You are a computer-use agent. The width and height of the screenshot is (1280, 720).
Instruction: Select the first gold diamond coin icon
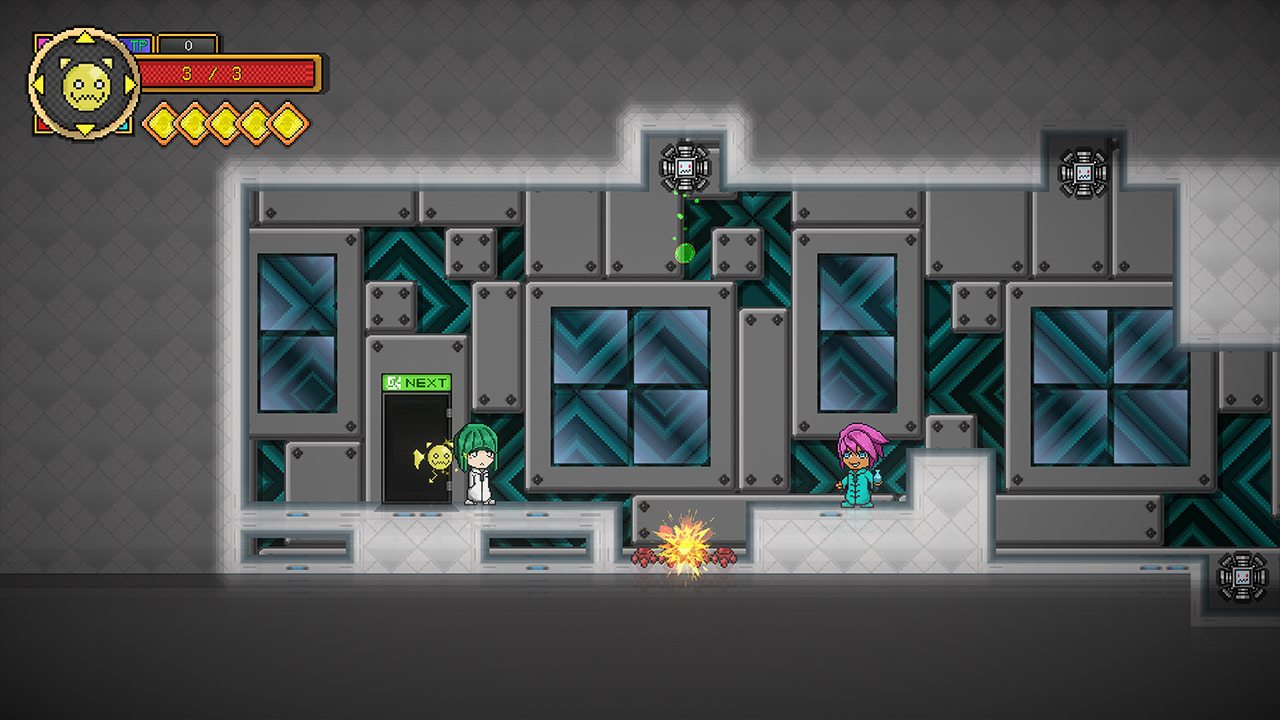click(162, 123)
